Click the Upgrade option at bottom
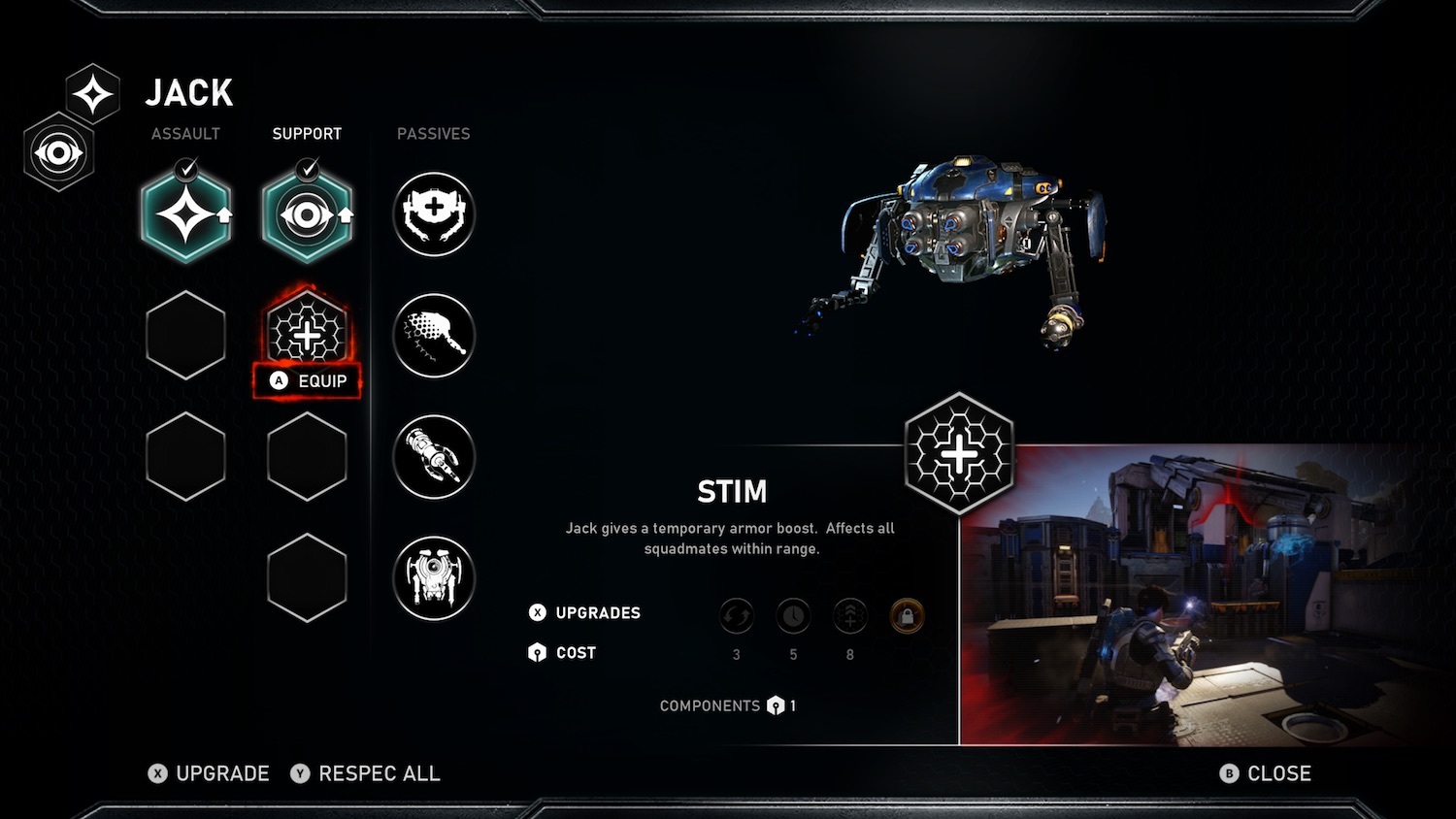Viewport: 1456px width, 819px height. 210,773
